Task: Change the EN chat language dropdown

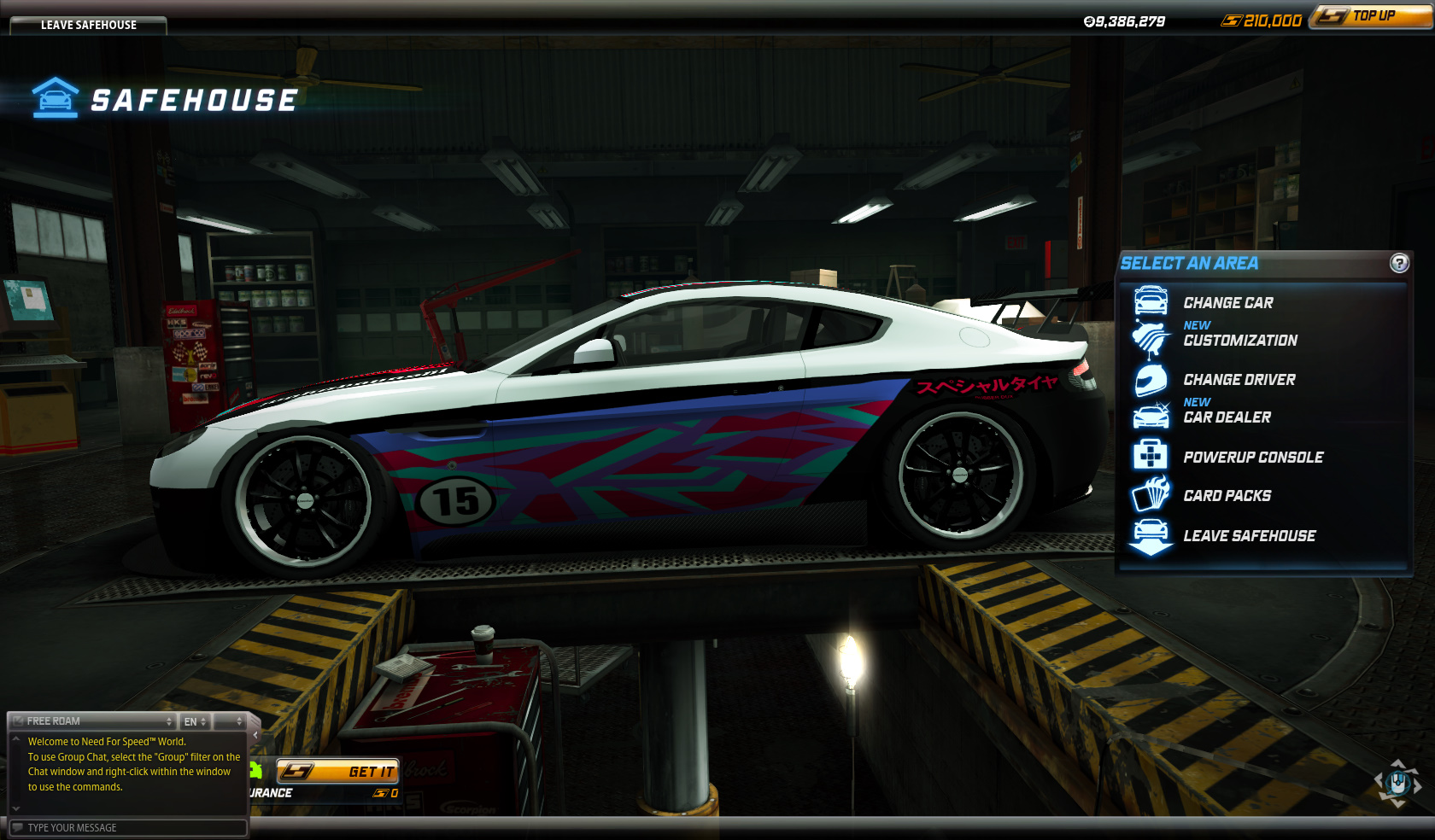Action: pos(195,721)
